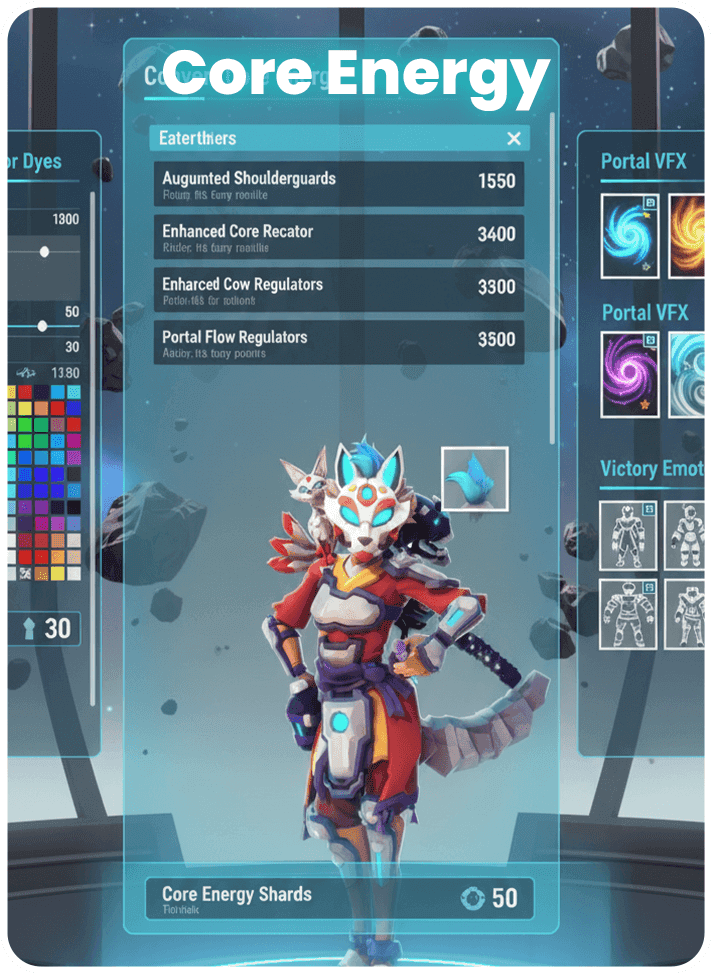Viewport: 712px width, 974px height.
Task: Open the blue tail item thumbnail
Action: point(474,480)
